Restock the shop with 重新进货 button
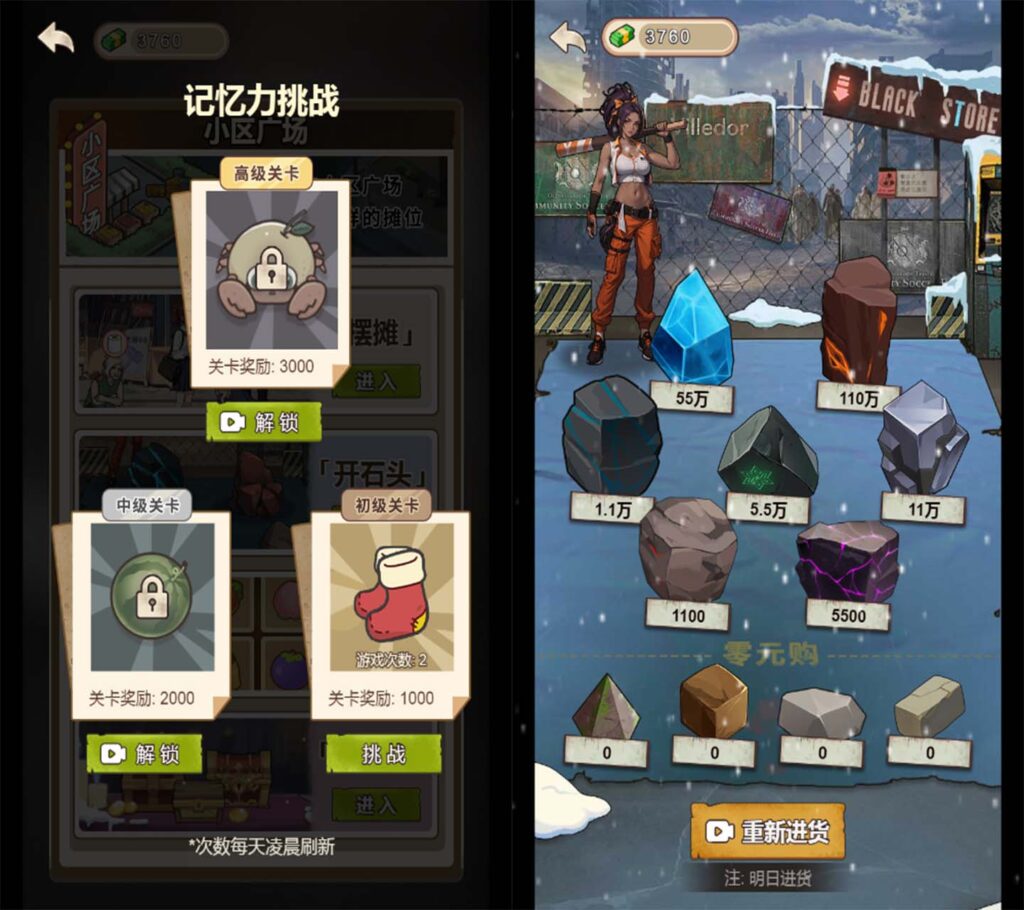Image resolution: width=1024 pixels, height=910 pixels. coord(767,831)
